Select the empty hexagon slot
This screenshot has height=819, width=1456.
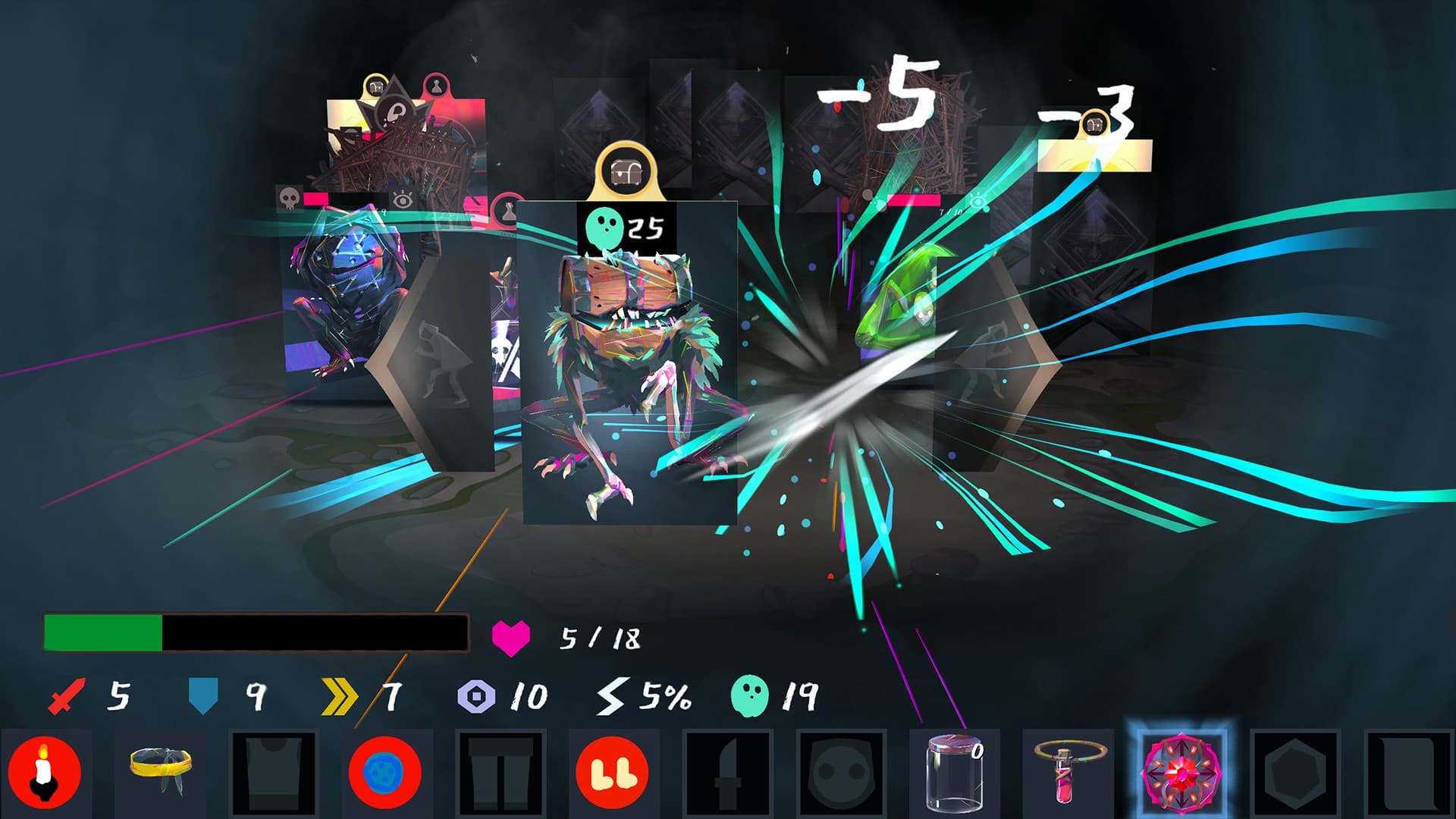(x=1296, y=772)
